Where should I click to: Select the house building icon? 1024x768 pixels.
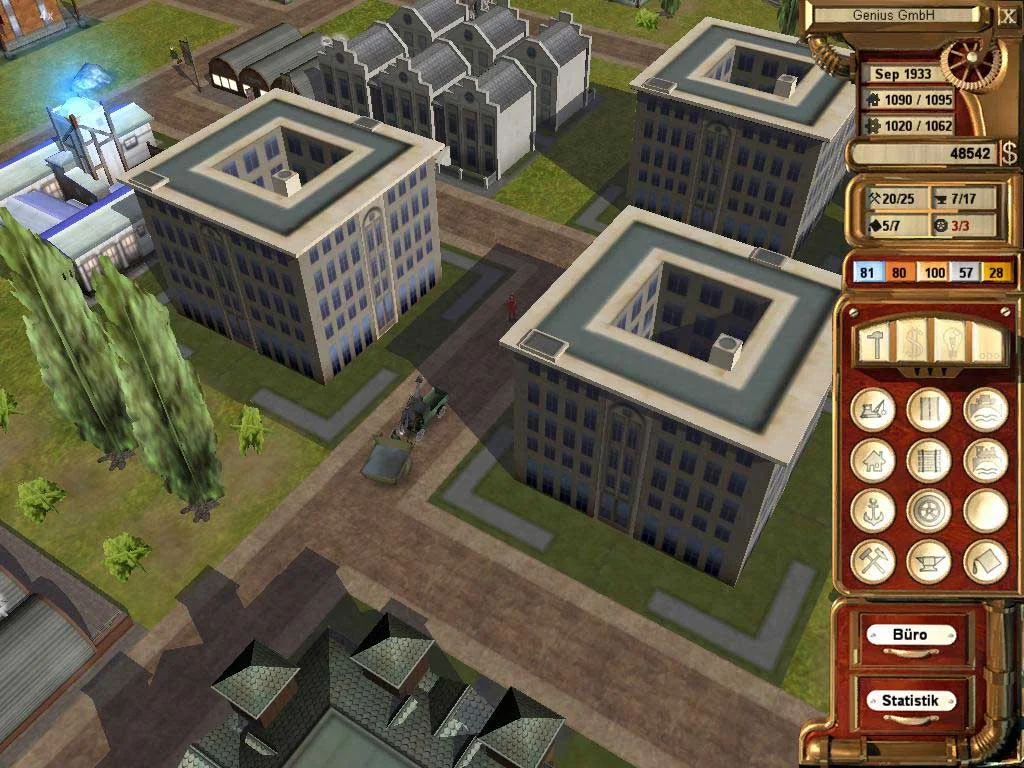point(872,461)
